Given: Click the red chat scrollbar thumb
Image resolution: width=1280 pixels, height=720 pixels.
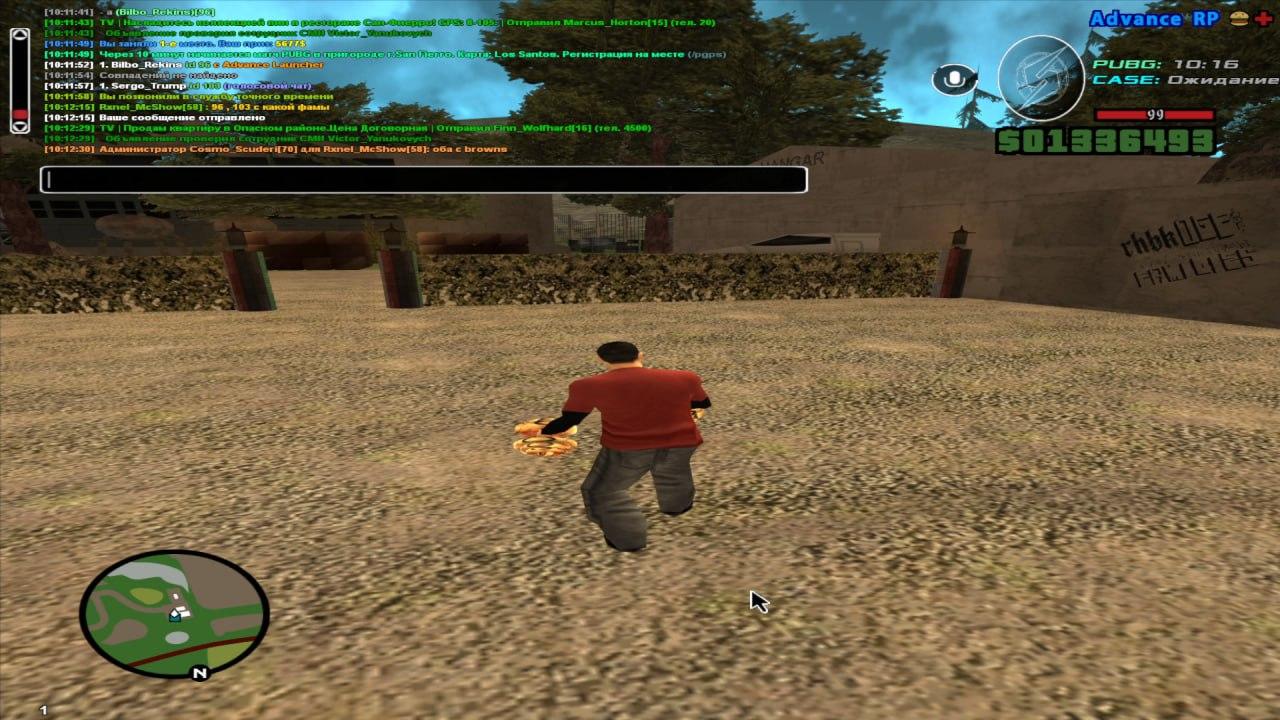Looking at the screenshot, I should tap(18, 114).
